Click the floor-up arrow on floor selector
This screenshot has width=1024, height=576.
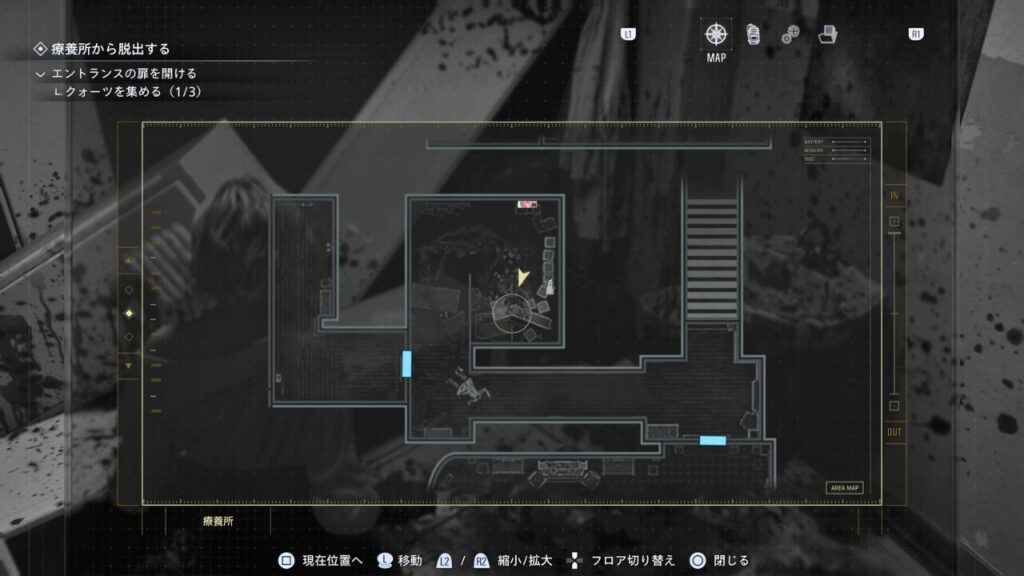pos(128,260)
